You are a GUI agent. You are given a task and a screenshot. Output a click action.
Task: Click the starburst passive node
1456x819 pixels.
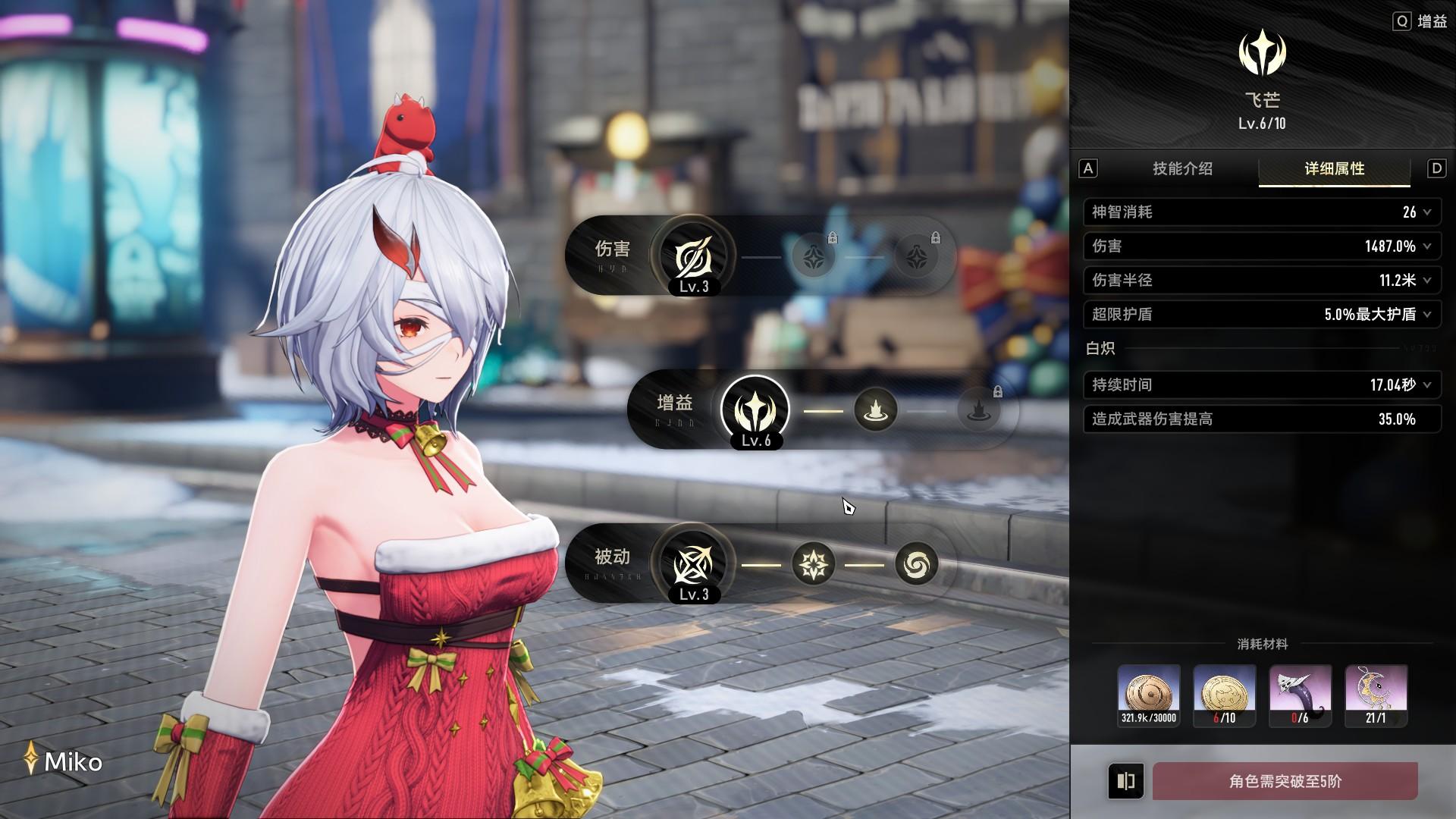(x=813, y=564)
